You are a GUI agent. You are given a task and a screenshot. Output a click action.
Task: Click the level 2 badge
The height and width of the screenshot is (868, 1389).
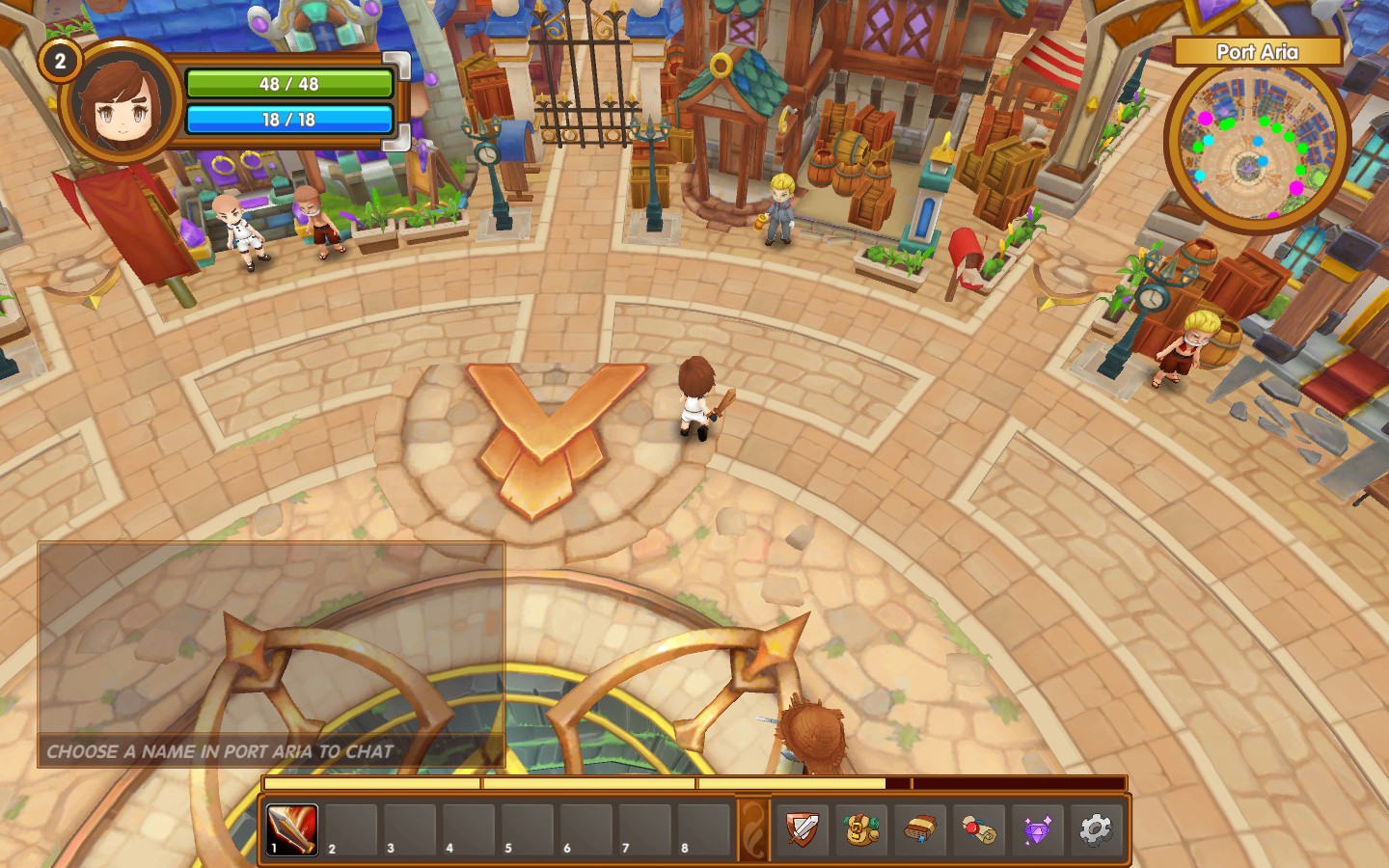pyautogui.click(x=60, y=61)
